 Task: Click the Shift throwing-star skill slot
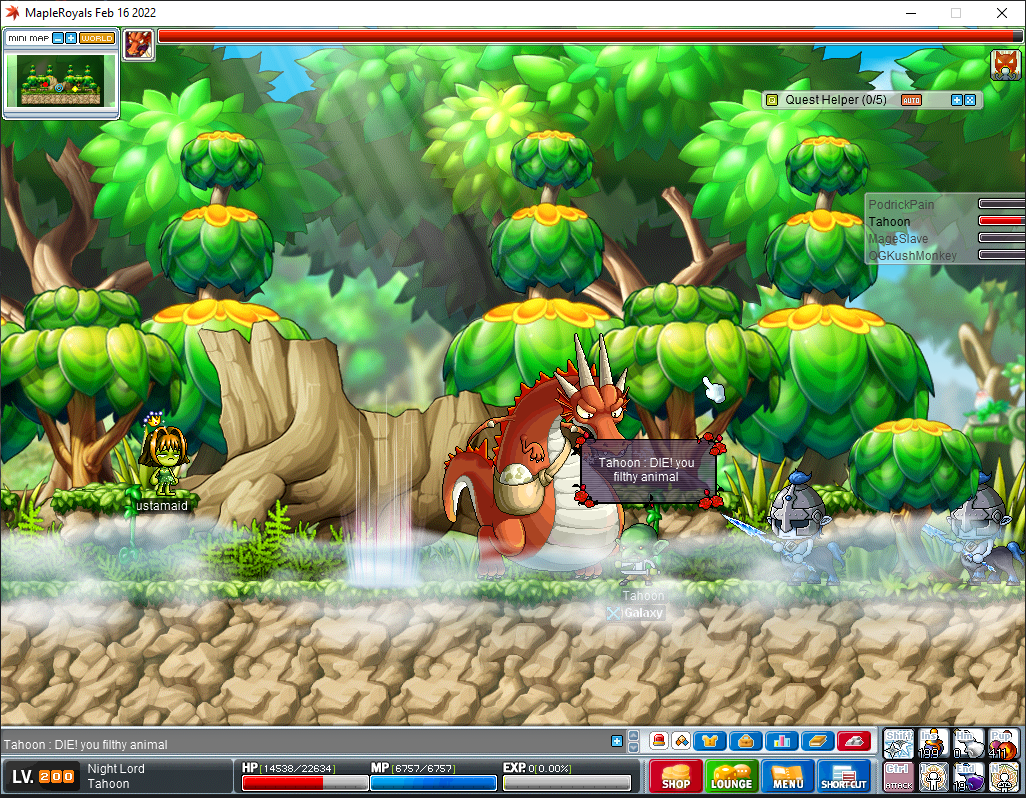point(898,743)
